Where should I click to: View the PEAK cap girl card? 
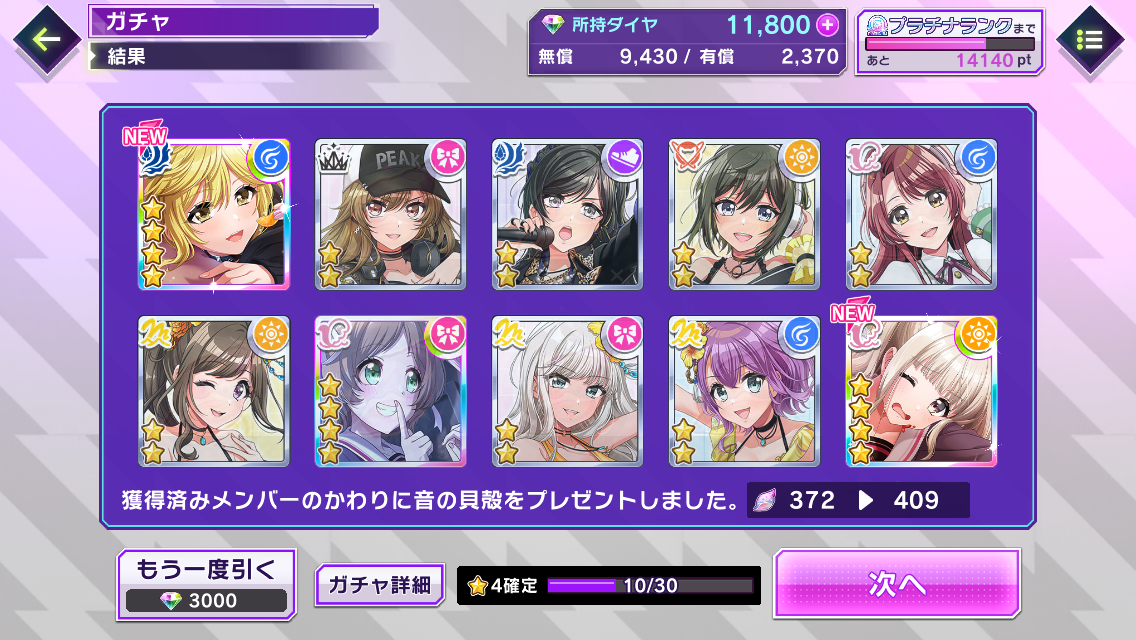point(391,215)
